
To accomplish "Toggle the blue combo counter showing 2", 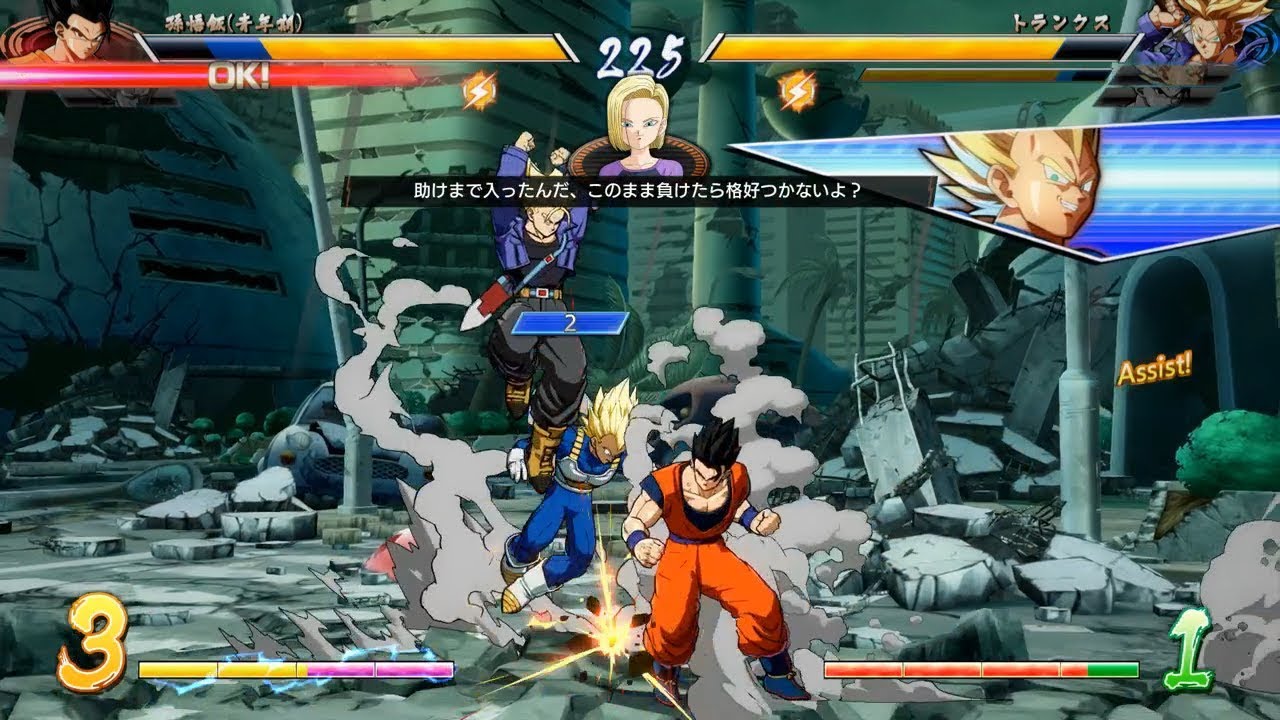I will coord(570,322).
